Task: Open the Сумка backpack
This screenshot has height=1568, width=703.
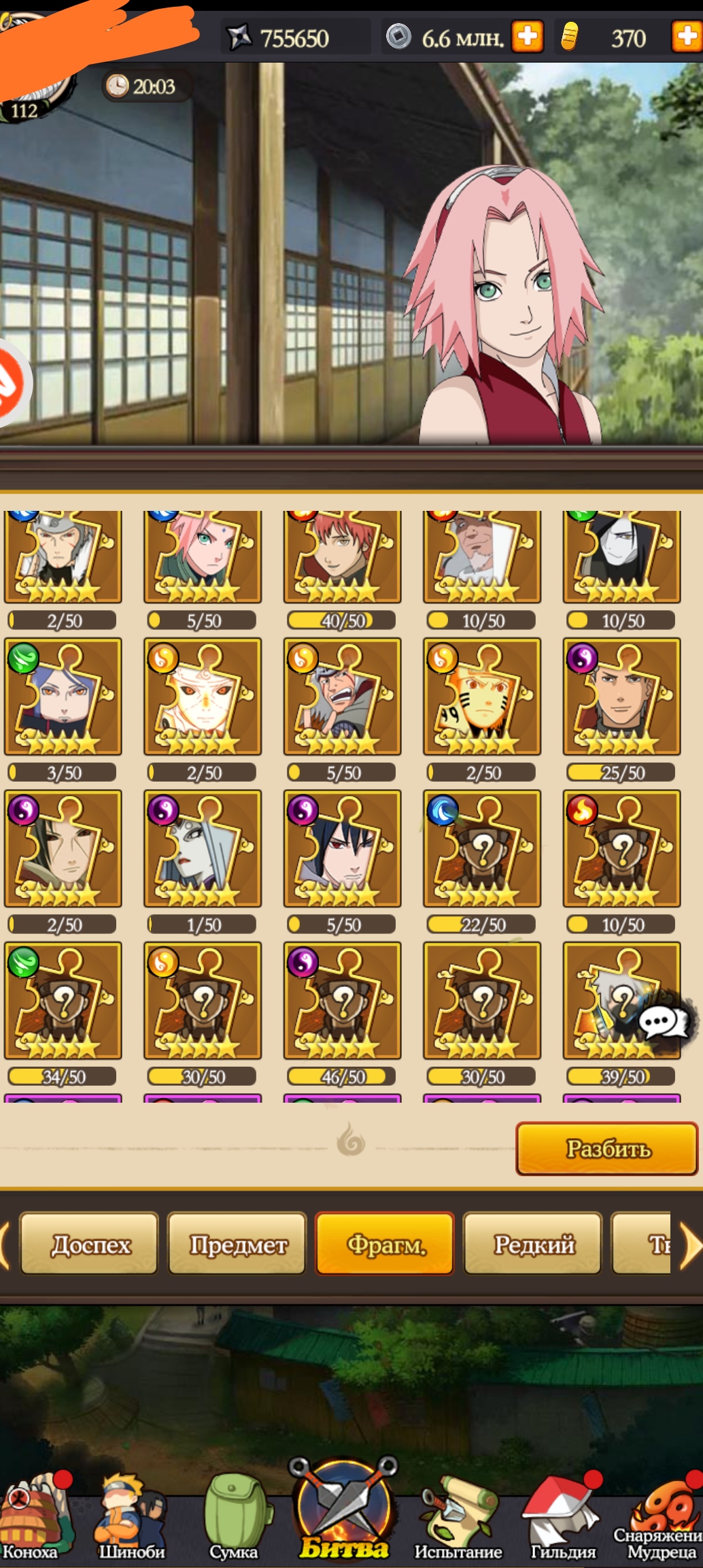Action: [x=234, y=1519]
